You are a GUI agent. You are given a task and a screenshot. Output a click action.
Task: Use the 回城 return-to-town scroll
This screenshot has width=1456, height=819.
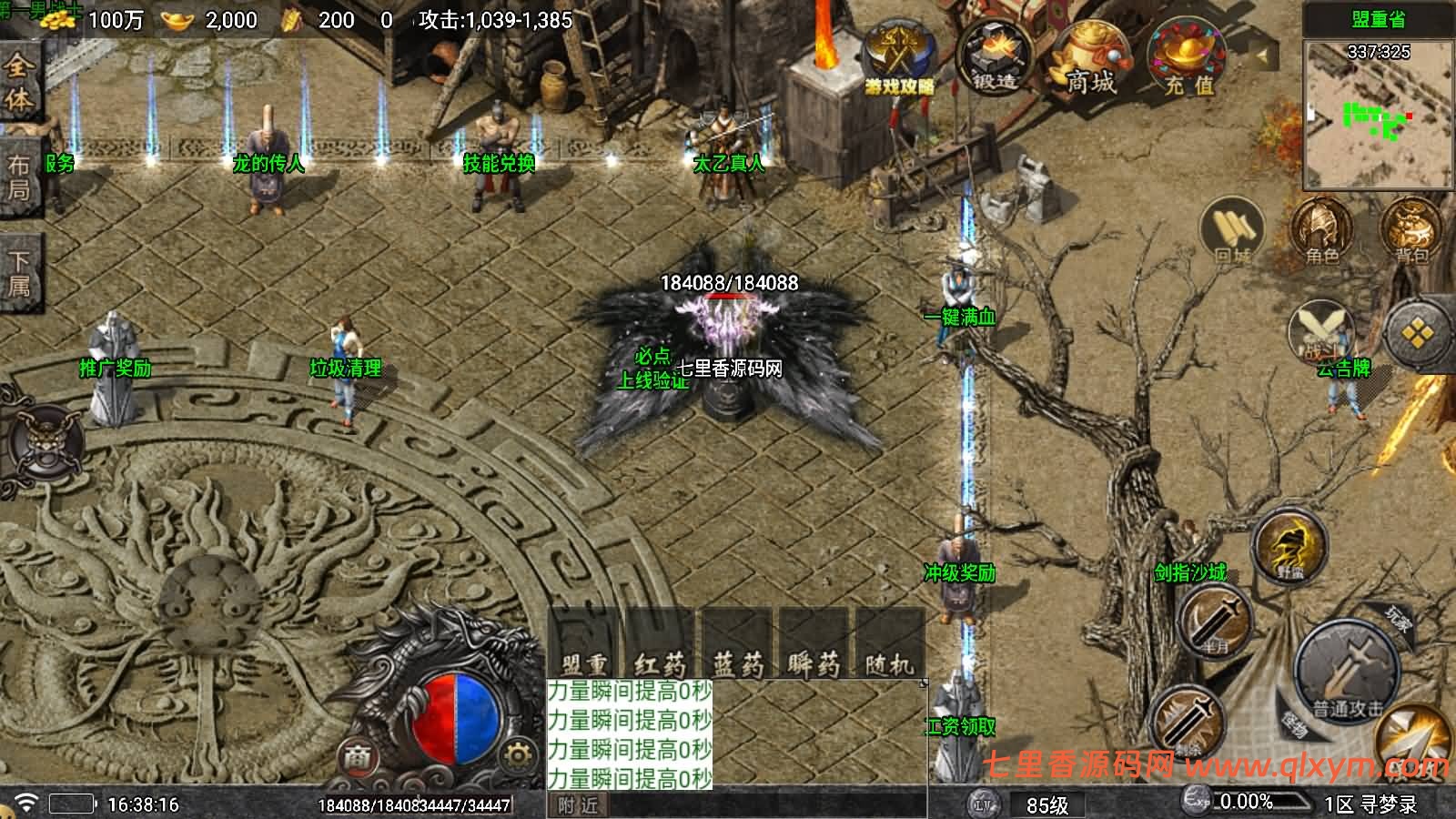[1233, 233]
